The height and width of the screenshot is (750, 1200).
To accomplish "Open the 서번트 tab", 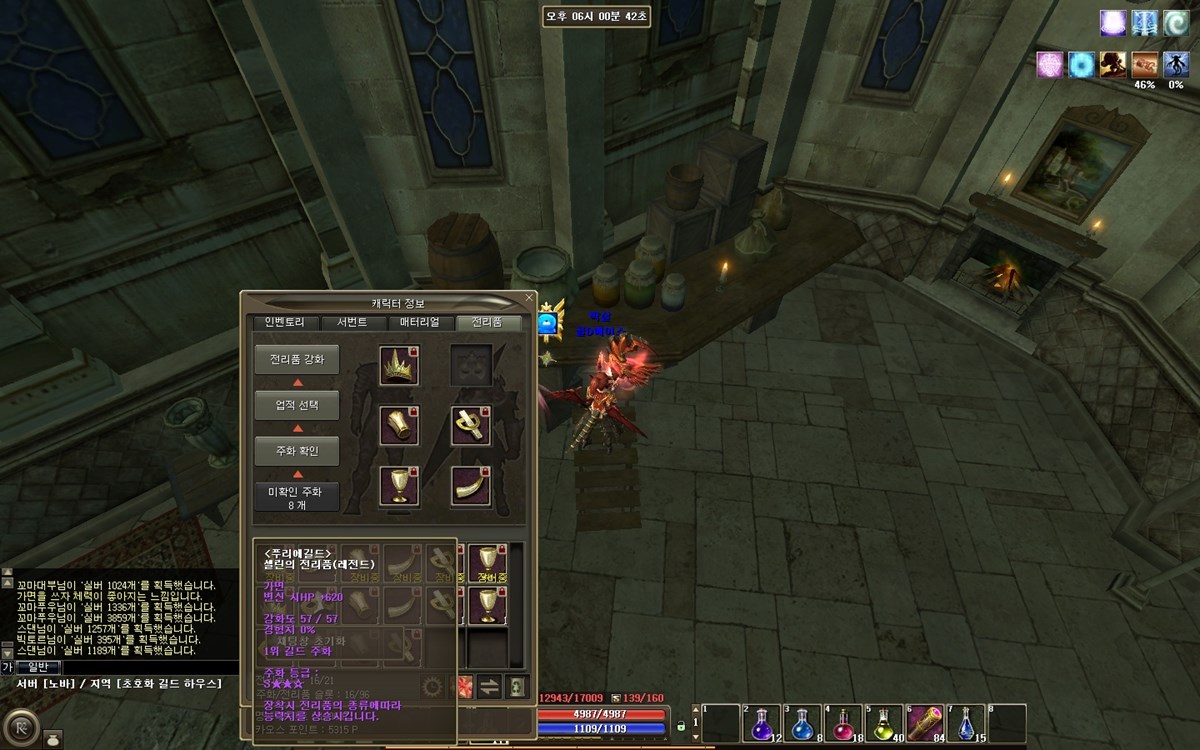I will coord(352,323).
